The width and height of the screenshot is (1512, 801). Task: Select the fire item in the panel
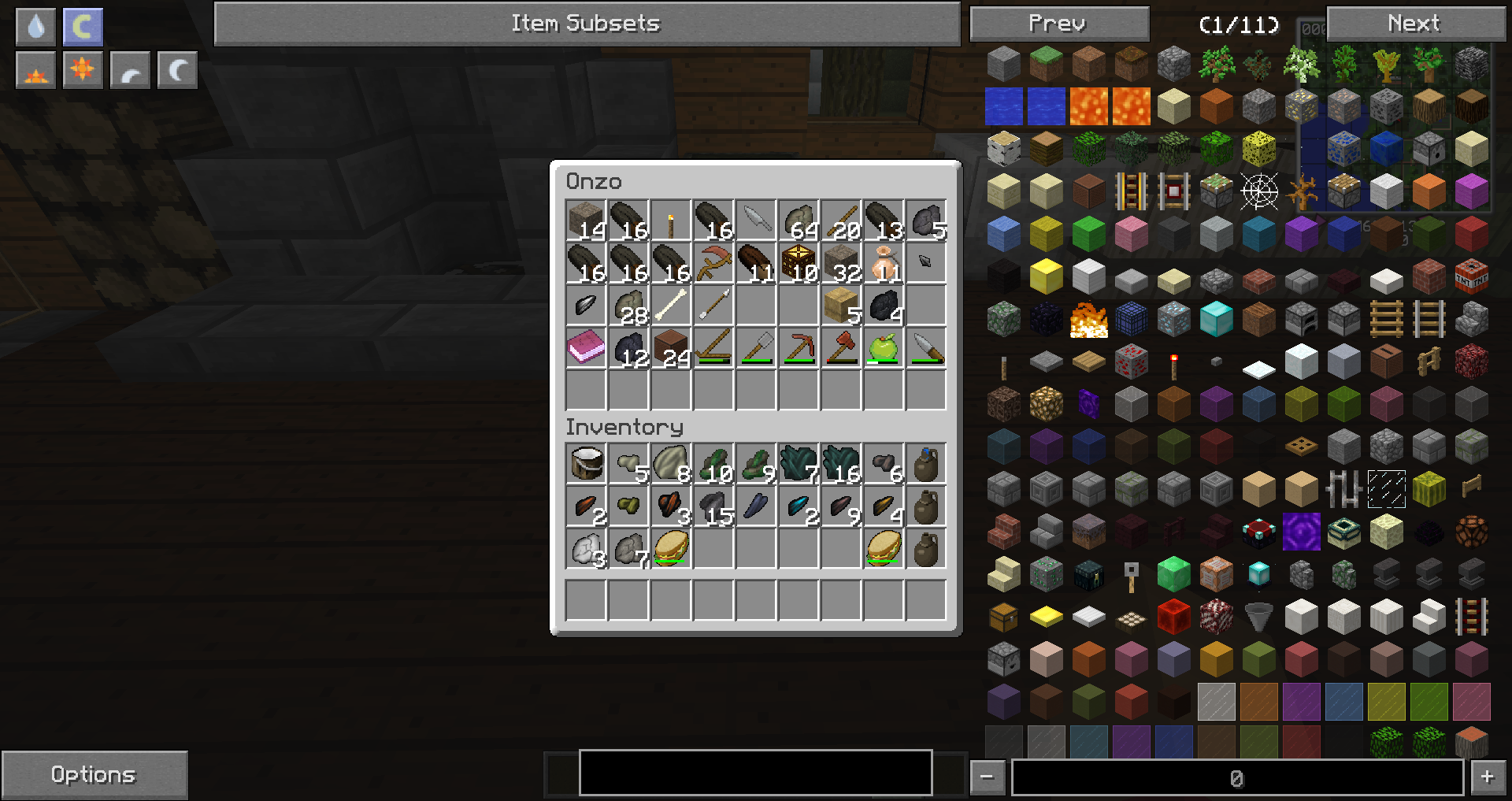1088,319
